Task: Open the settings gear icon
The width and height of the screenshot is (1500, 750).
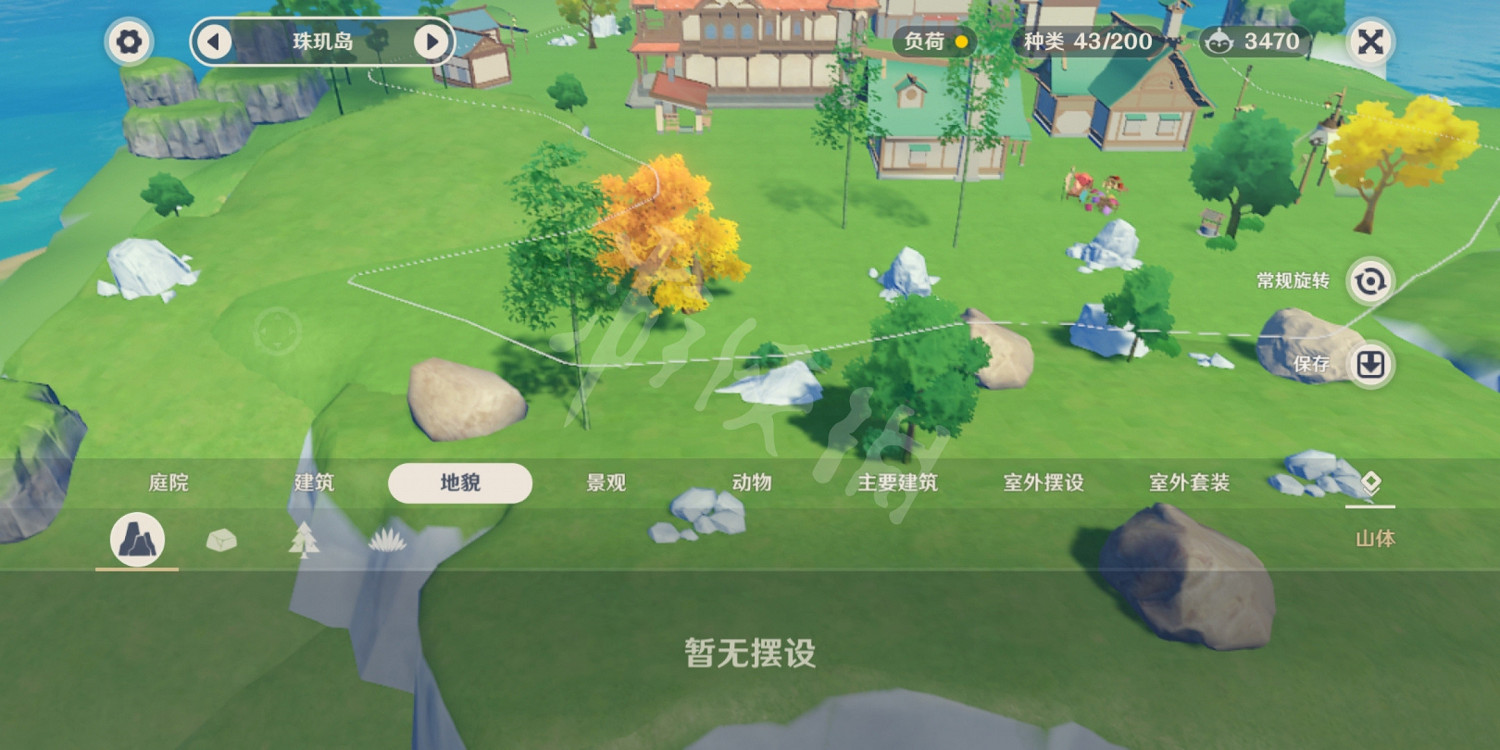Action: (128, 42)
